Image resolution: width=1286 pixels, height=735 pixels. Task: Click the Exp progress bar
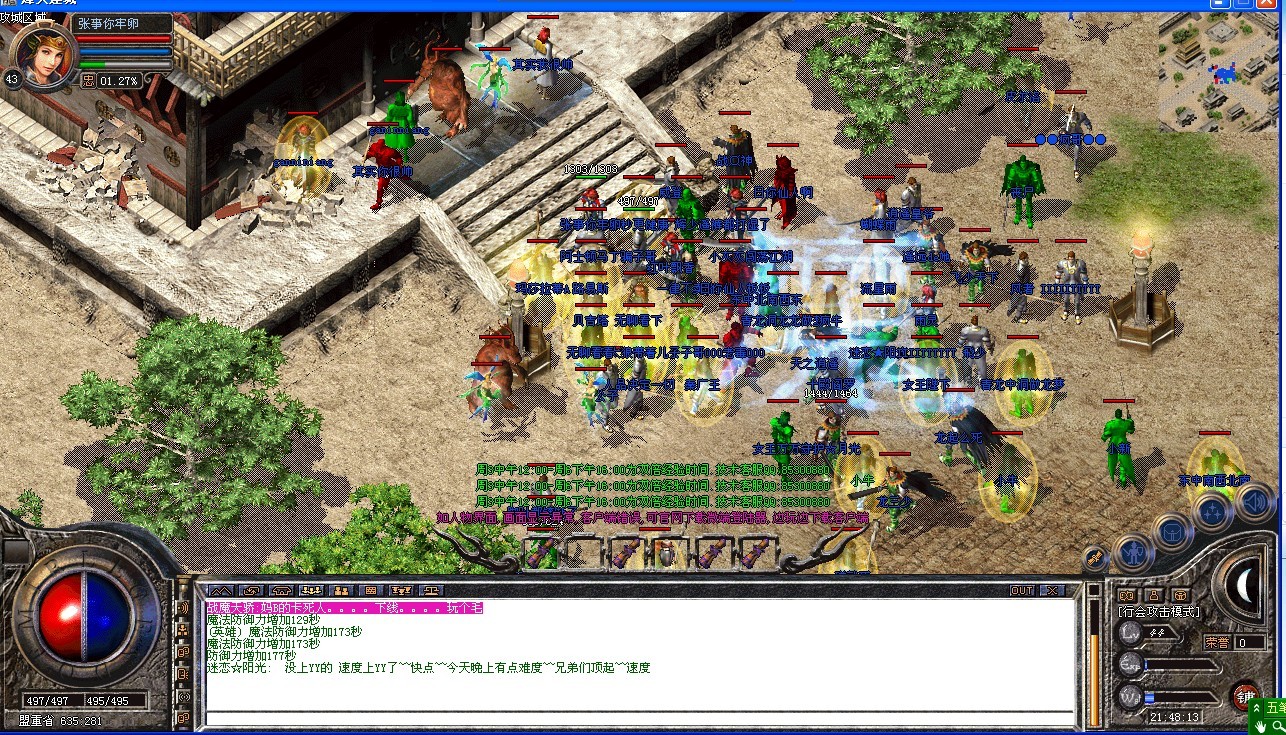pos(1181,665)
